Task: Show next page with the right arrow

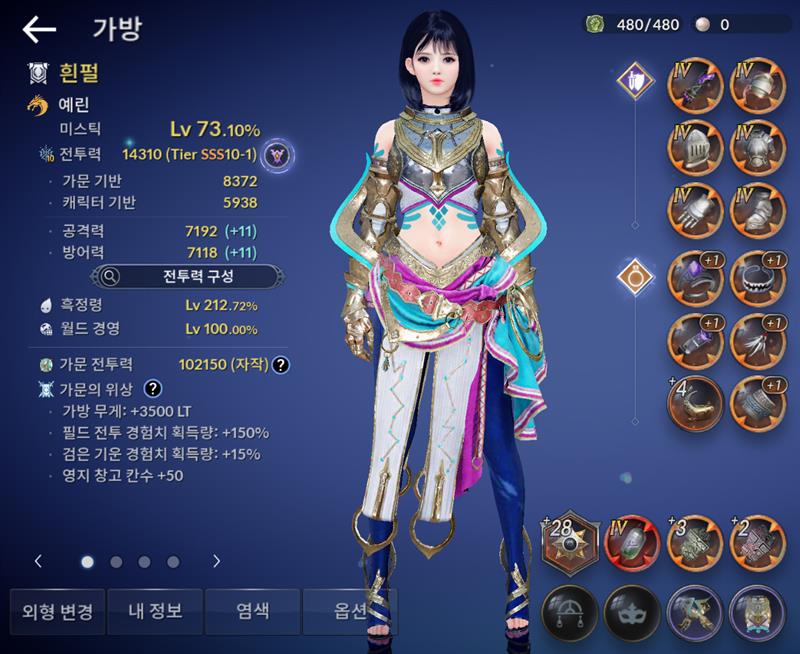Action: [x=216, y=561]
